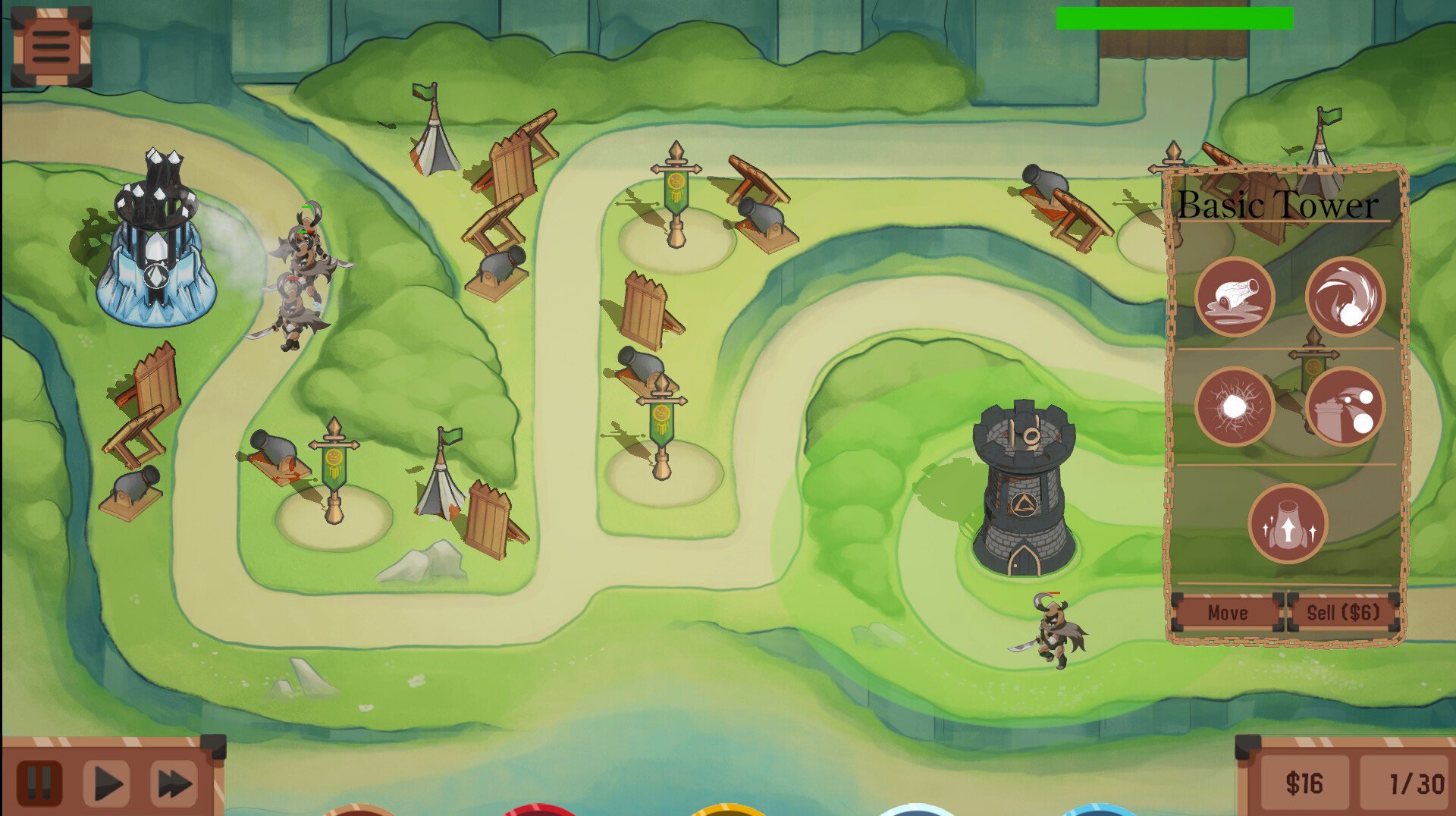Click the green progress bar at top right
The image size is (1456, 816).
[1175, 17]
